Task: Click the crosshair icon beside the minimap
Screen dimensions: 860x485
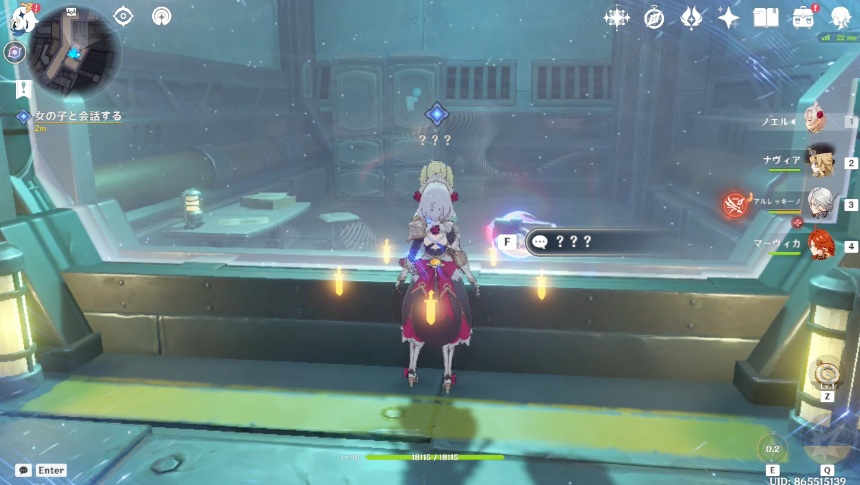Action: pos(123,16)
